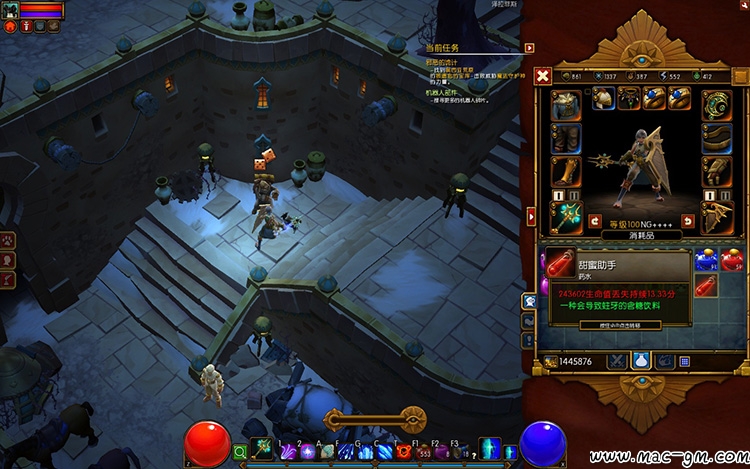Click the green magnifier icon on hotbar

[x=240, y=451]
